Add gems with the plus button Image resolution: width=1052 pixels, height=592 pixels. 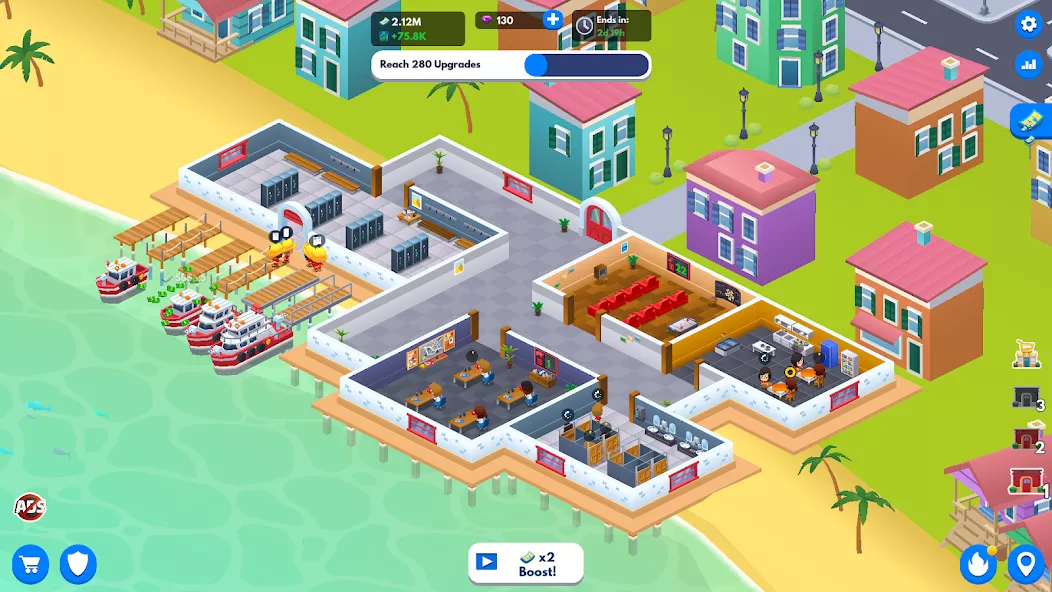(552, 20)
